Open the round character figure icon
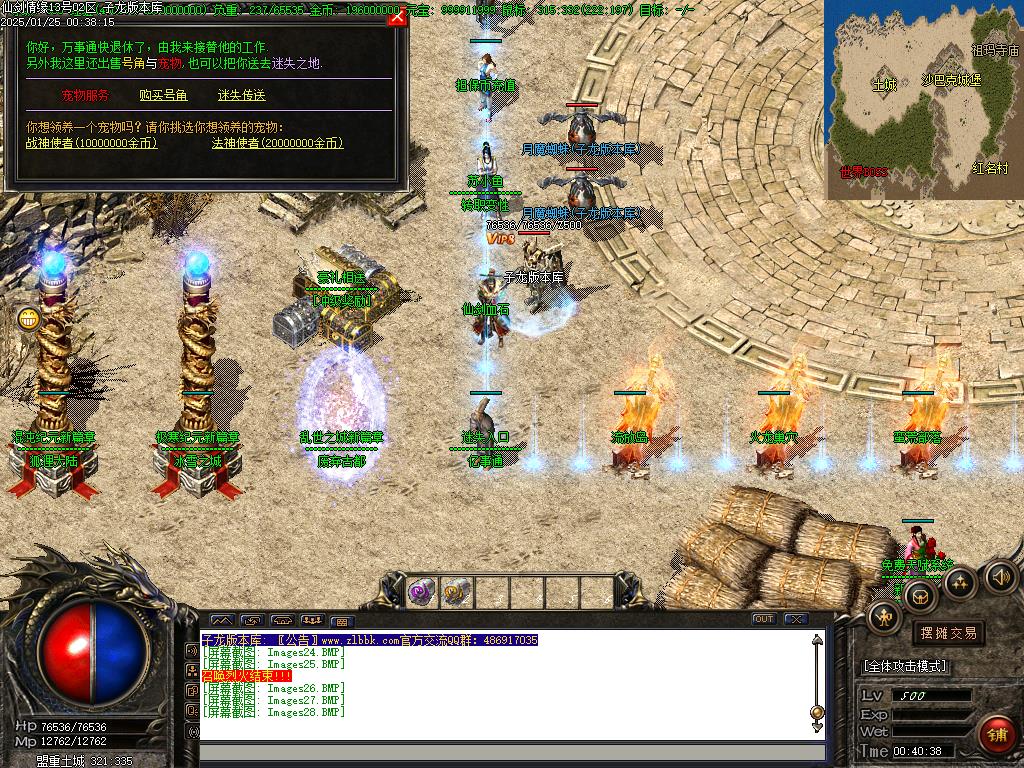This screenshot has width=1024, height=768. pyautogui.click(x=886, y=617)
